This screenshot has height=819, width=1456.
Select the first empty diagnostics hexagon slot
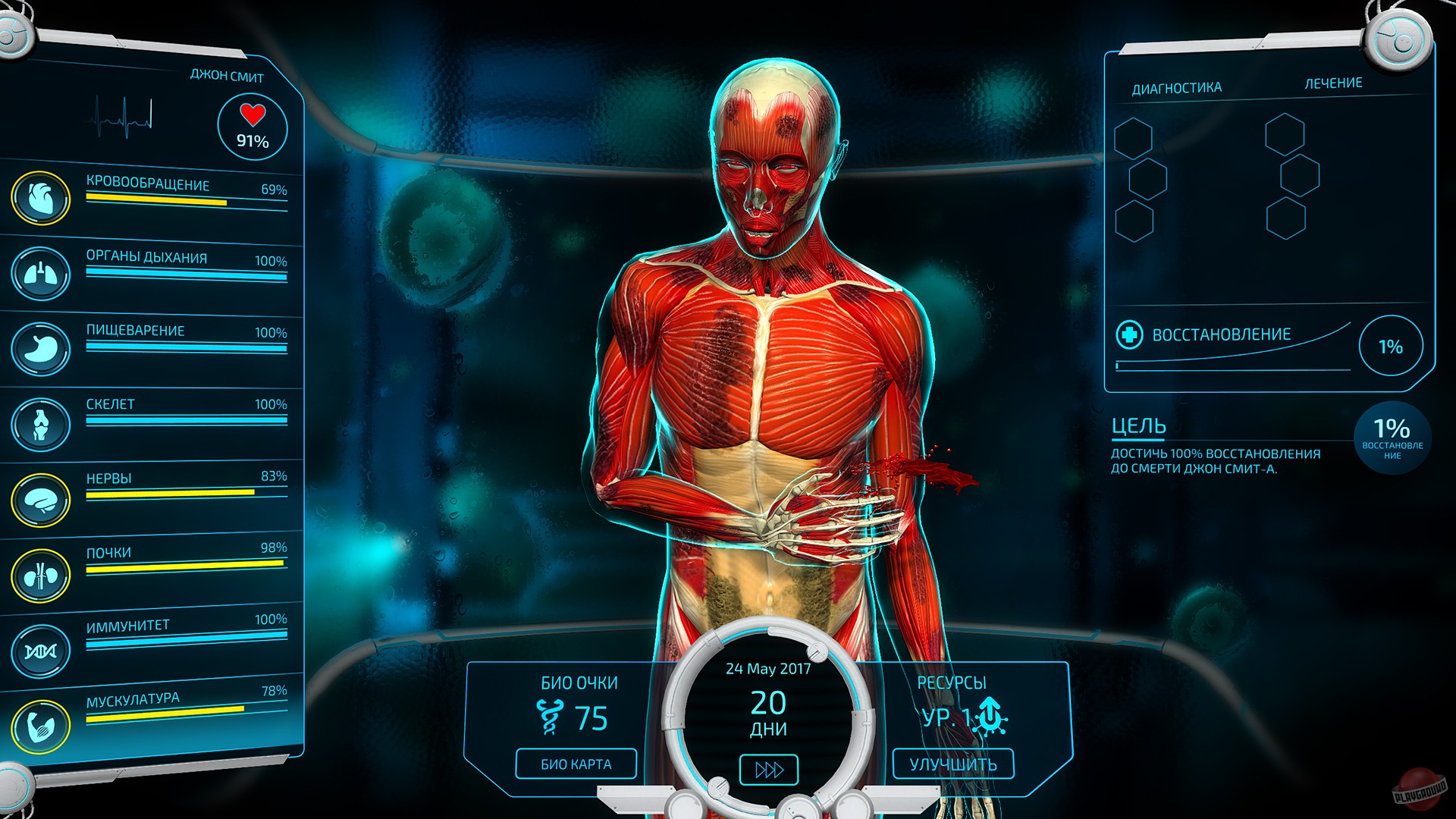(x=1133, y=139)
